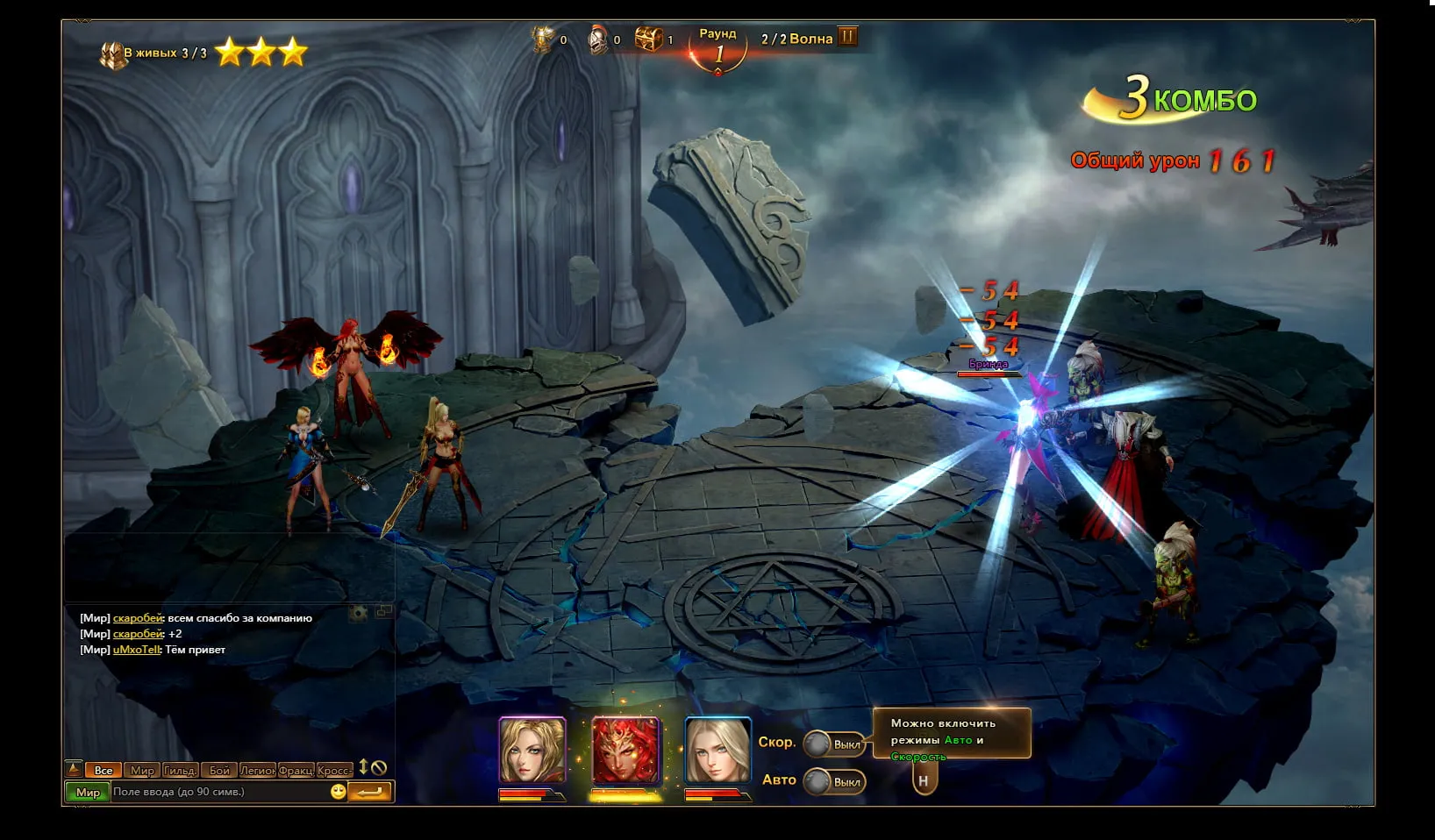Select the straight-haired blonde hero portrait

pos(717,750)
